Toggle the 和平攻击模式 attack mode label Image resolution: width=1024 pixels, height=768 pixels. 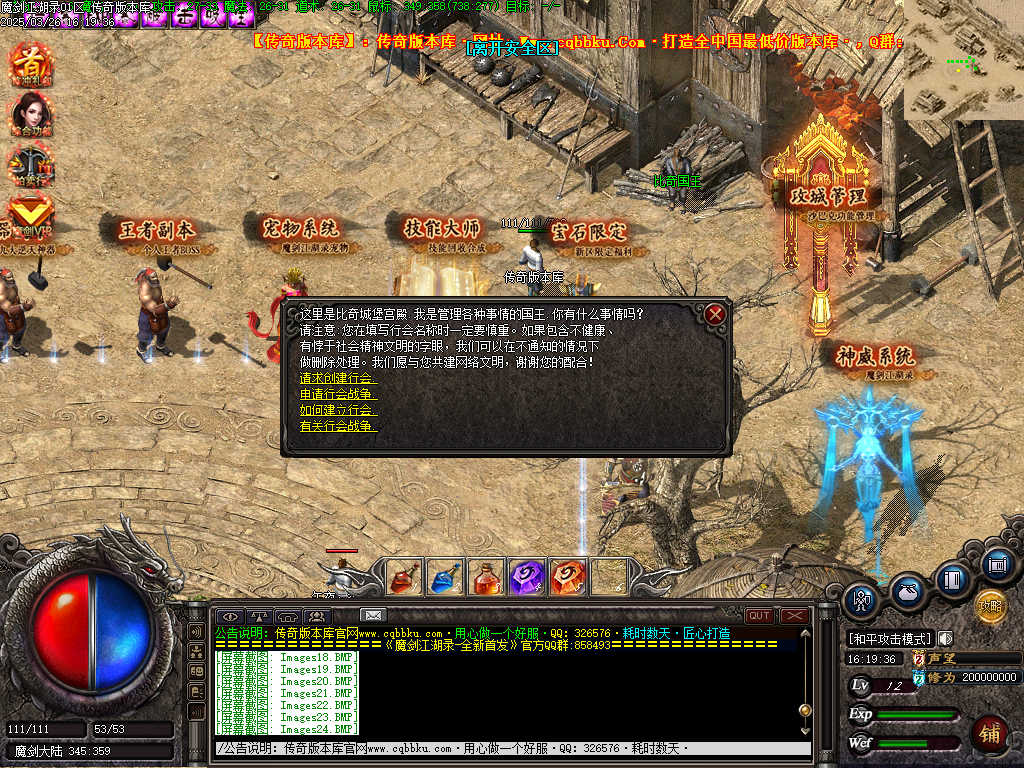[x=890, y=638]
